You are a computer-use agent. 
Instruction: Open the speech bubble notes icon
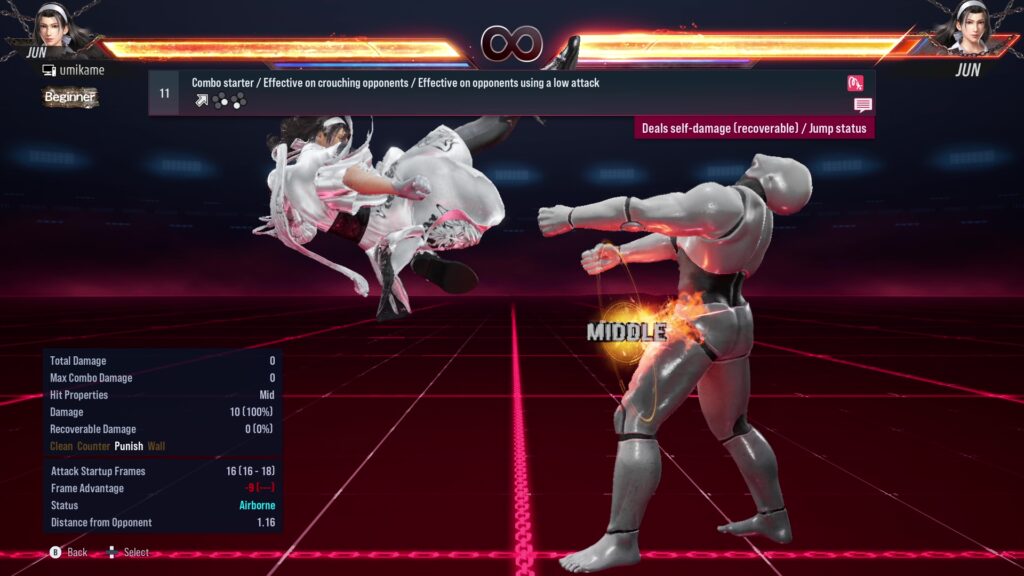(x=862, y=105)
